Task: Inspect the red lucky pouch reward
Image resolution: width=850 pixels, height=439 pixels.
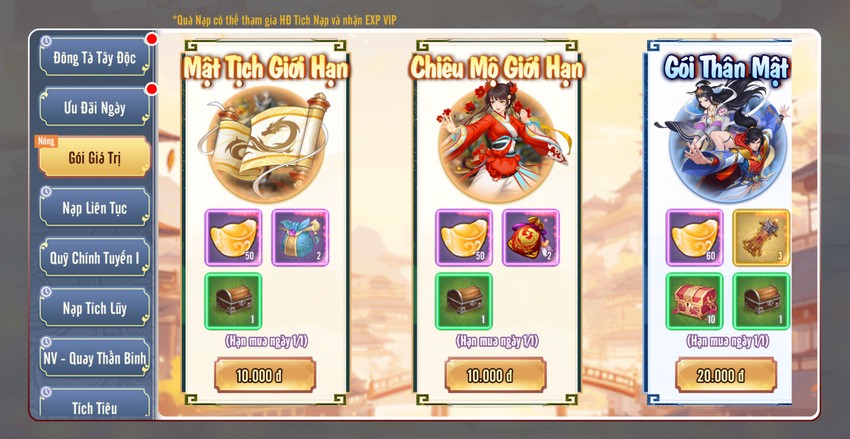Action: [x=530, y=237]
